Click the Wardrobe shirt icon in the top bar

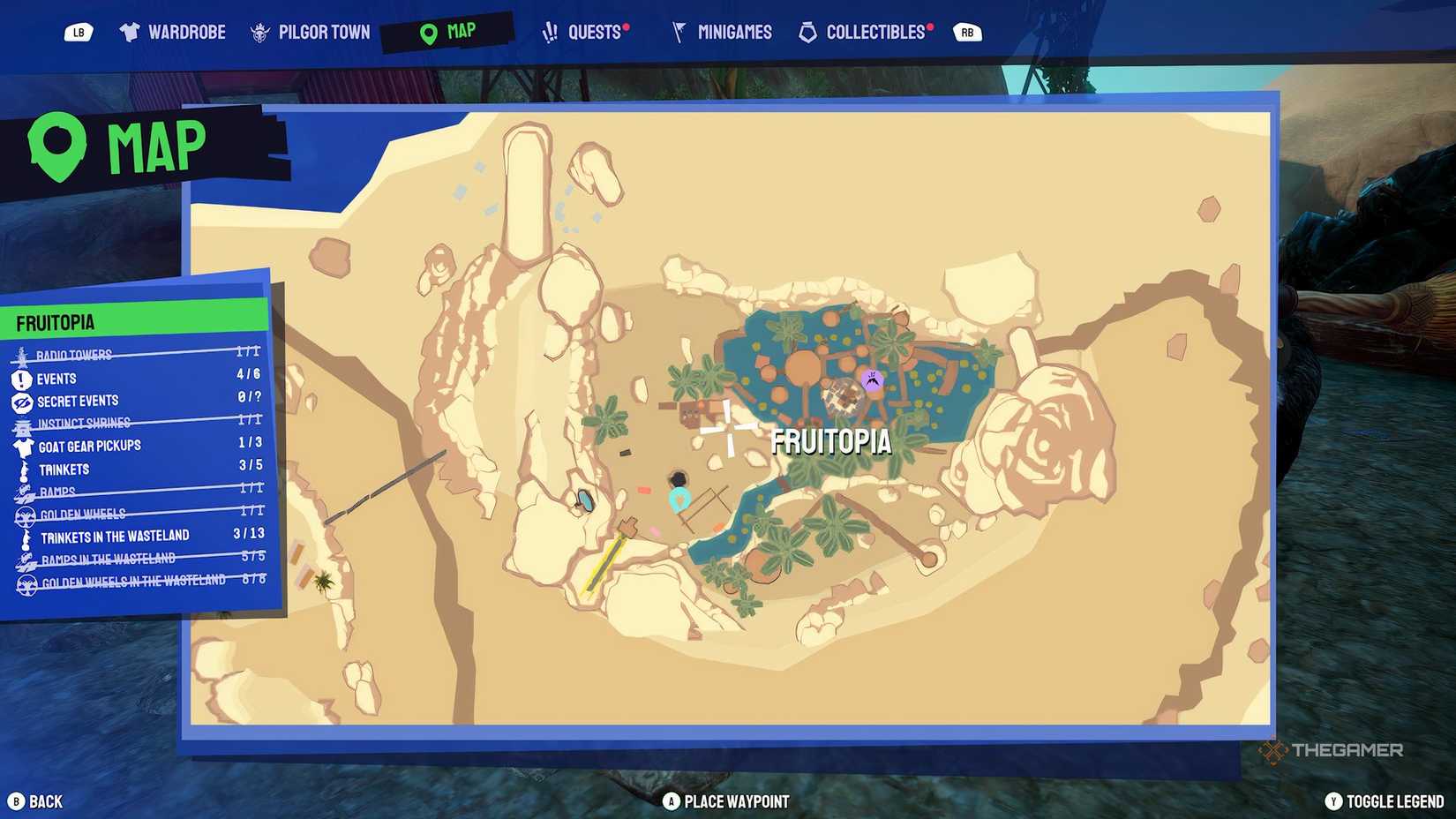point(131,31)
